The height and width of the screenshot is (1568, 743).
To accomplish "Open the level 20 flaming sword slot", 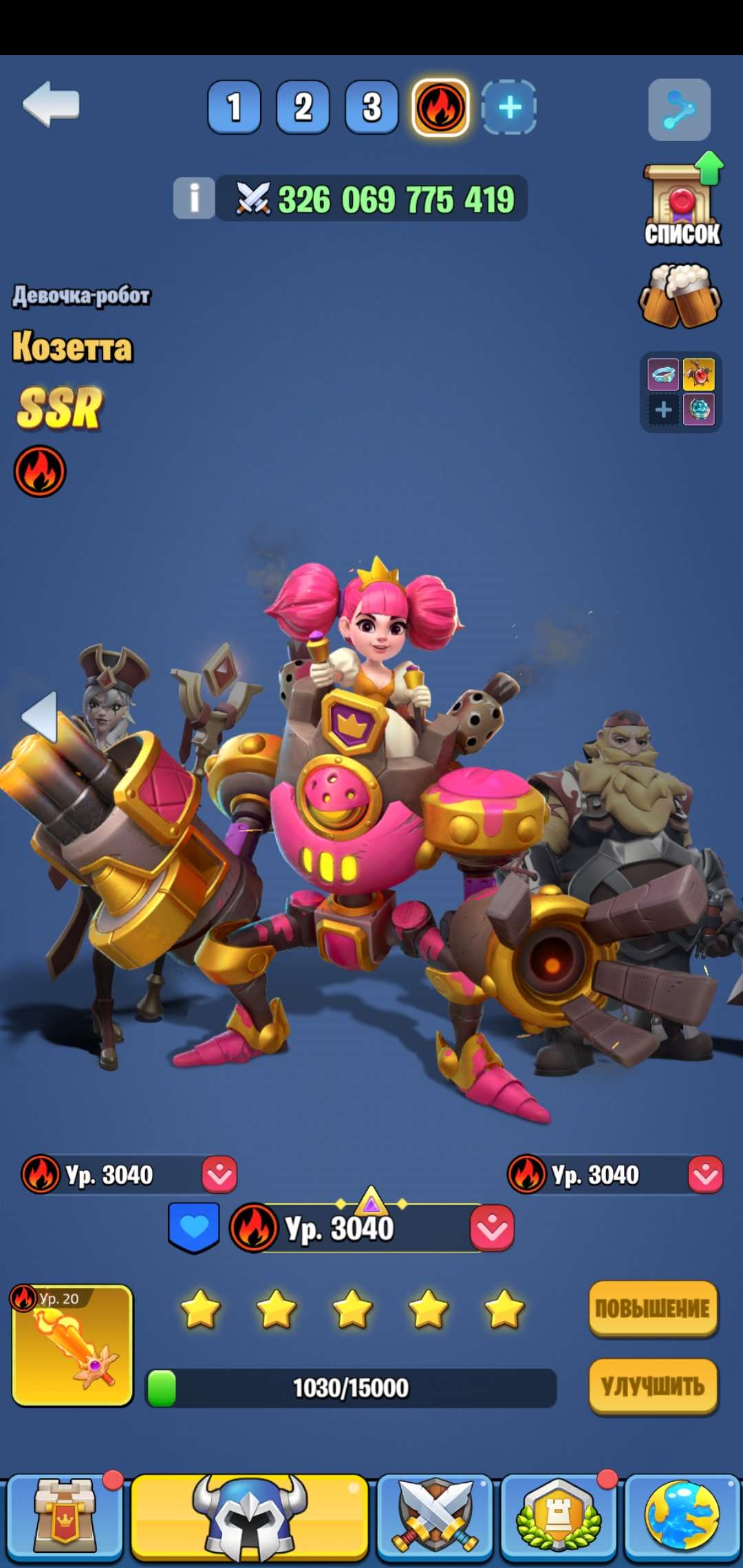I will click(73, 1345).
